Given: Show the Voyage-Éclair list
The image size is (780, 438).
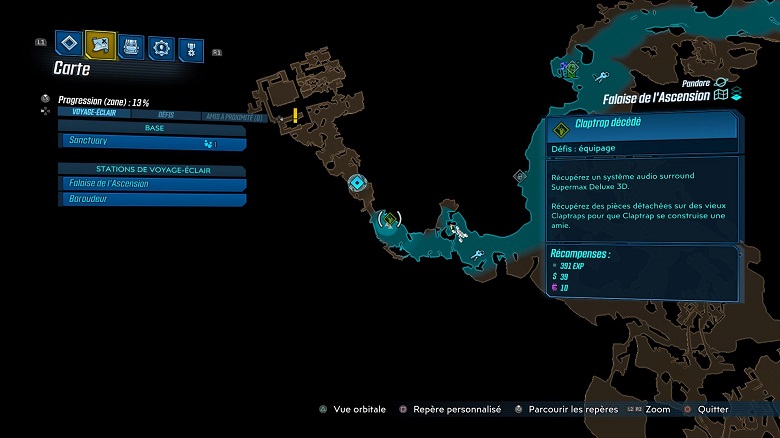Looking at the screenshot, I should (x=90, y=114).
